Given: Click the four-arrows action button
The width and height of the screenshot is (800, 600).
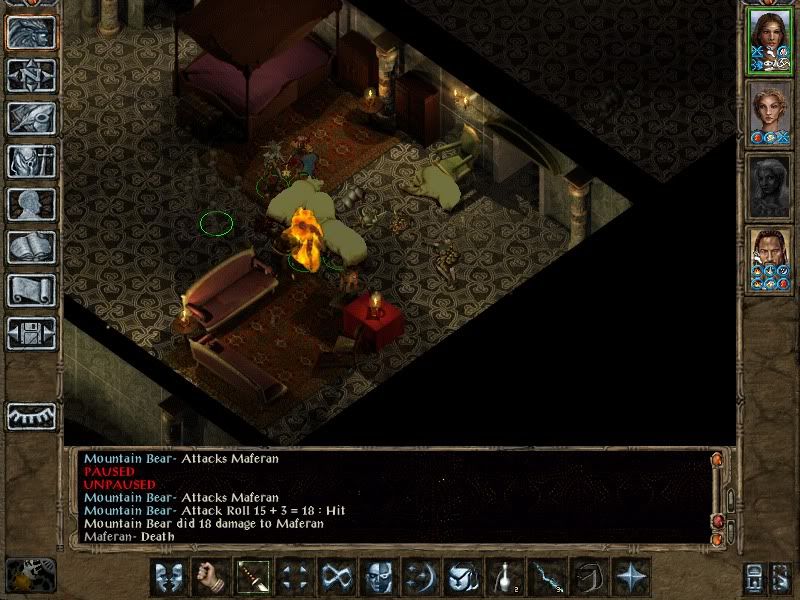Looking at the screenshot, I should (x=293, y=576).
